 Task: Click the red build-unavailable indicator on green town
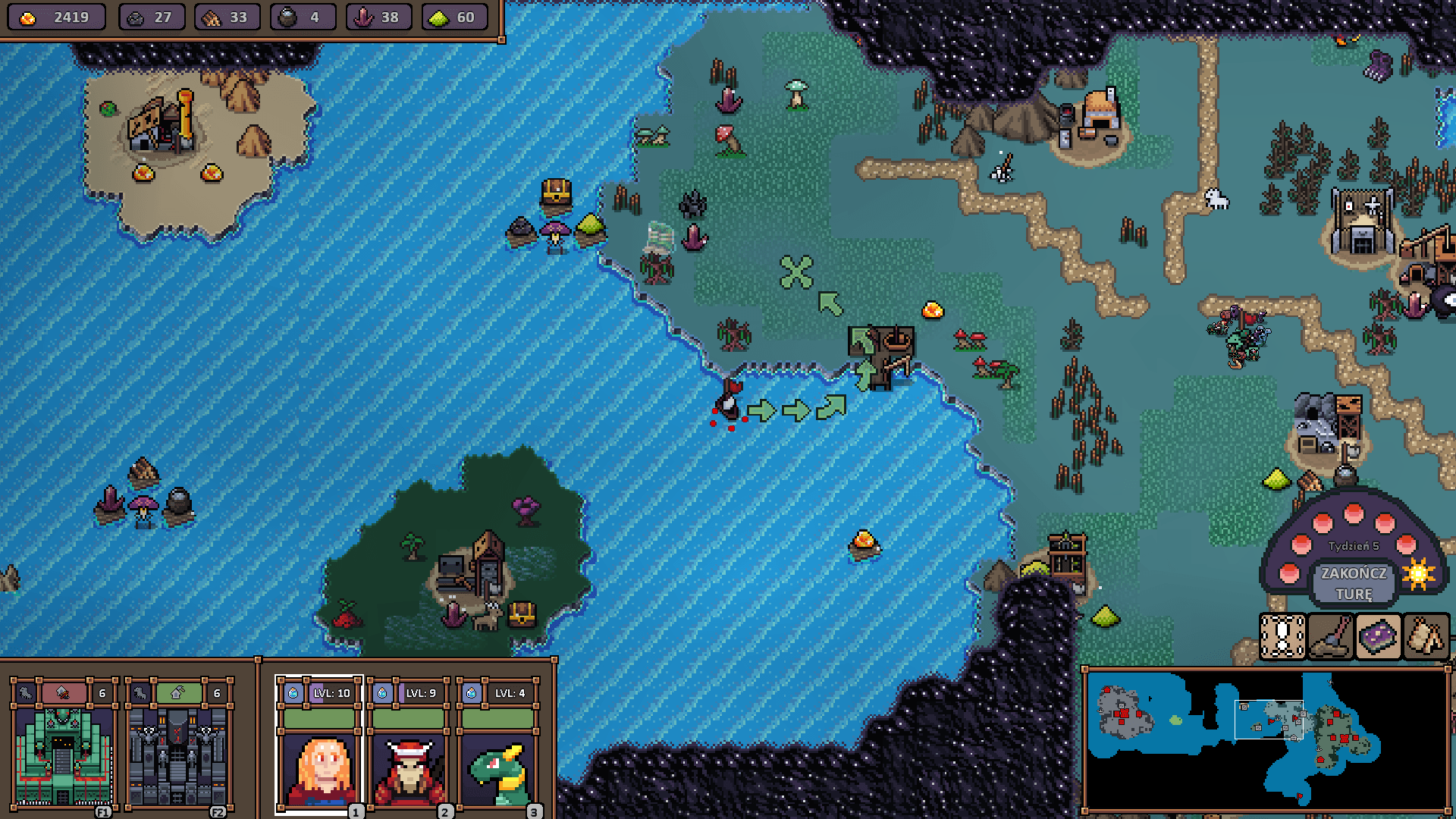[x=64, y=692]
